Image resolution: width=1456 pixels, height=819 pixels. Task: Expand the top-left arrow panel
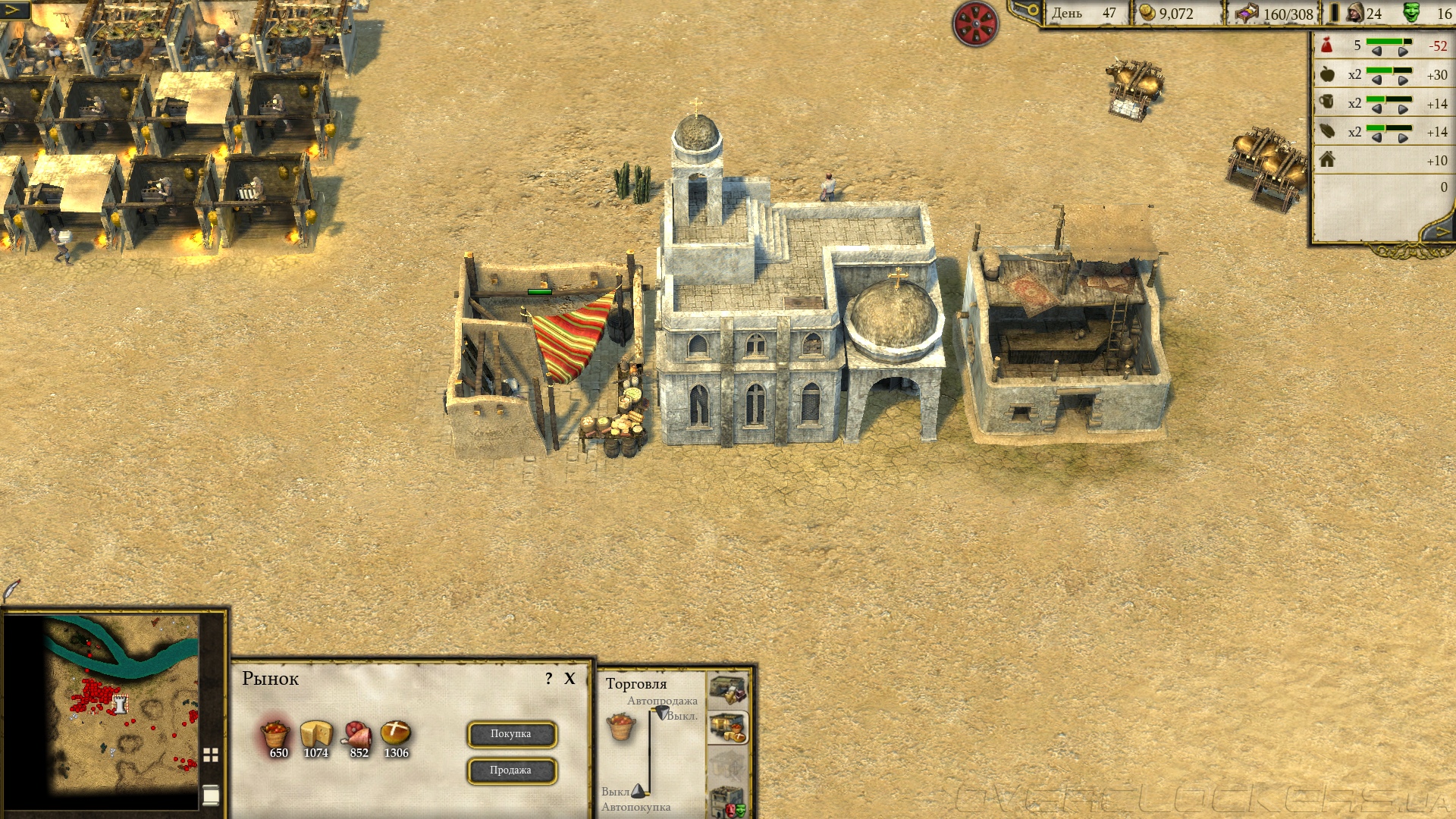click(14, 10)
